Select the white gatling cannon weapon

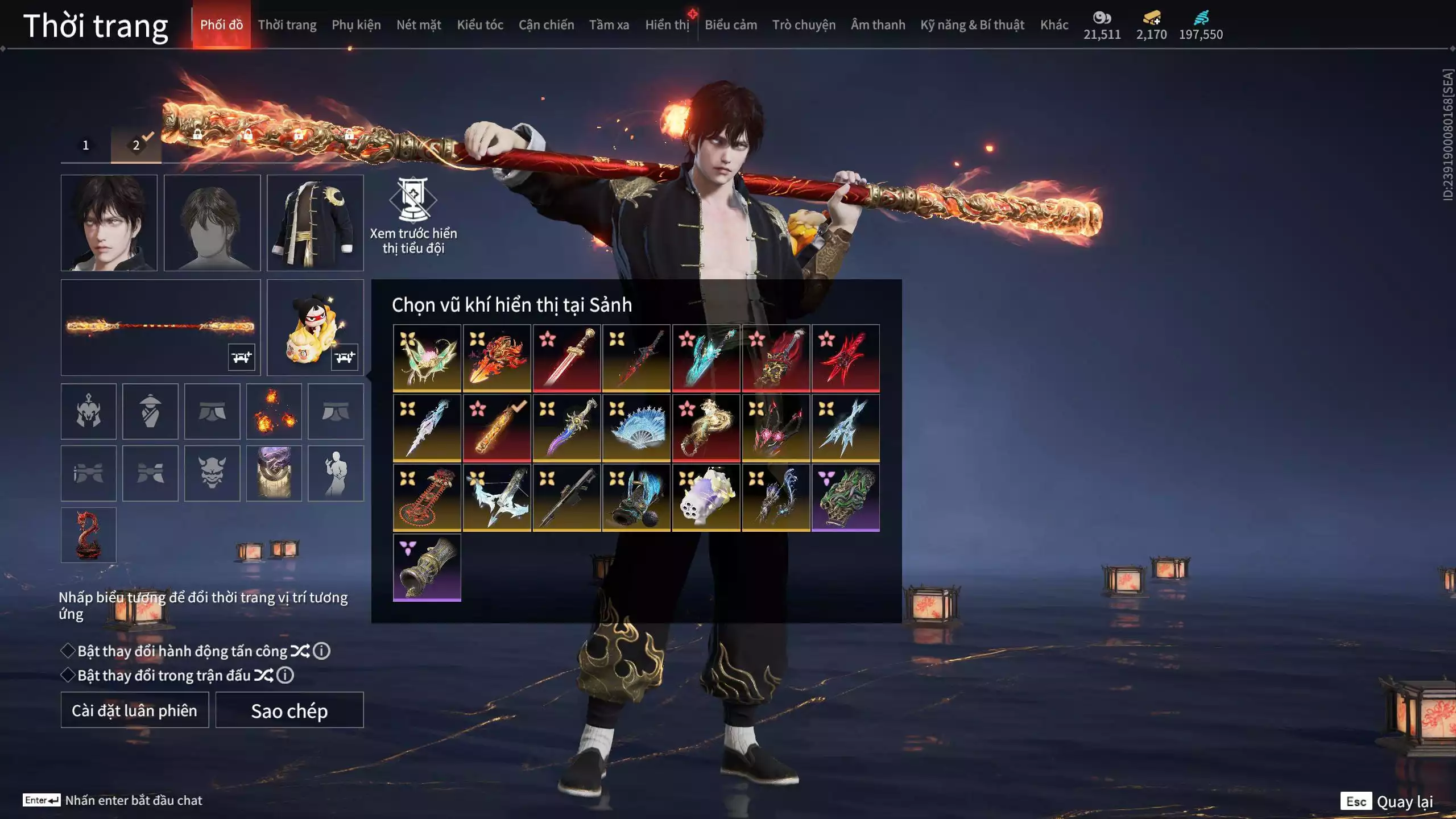click(706, 498)
